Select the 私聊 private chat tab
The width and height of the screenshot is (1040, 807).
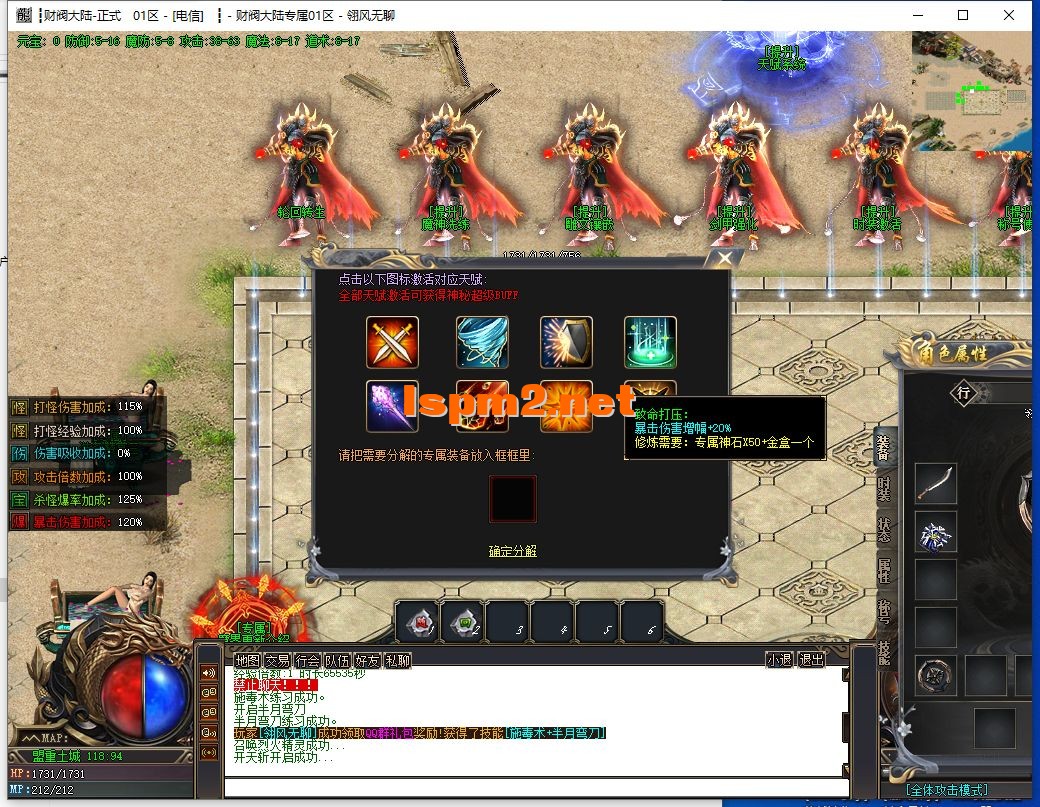coord(397,660)
